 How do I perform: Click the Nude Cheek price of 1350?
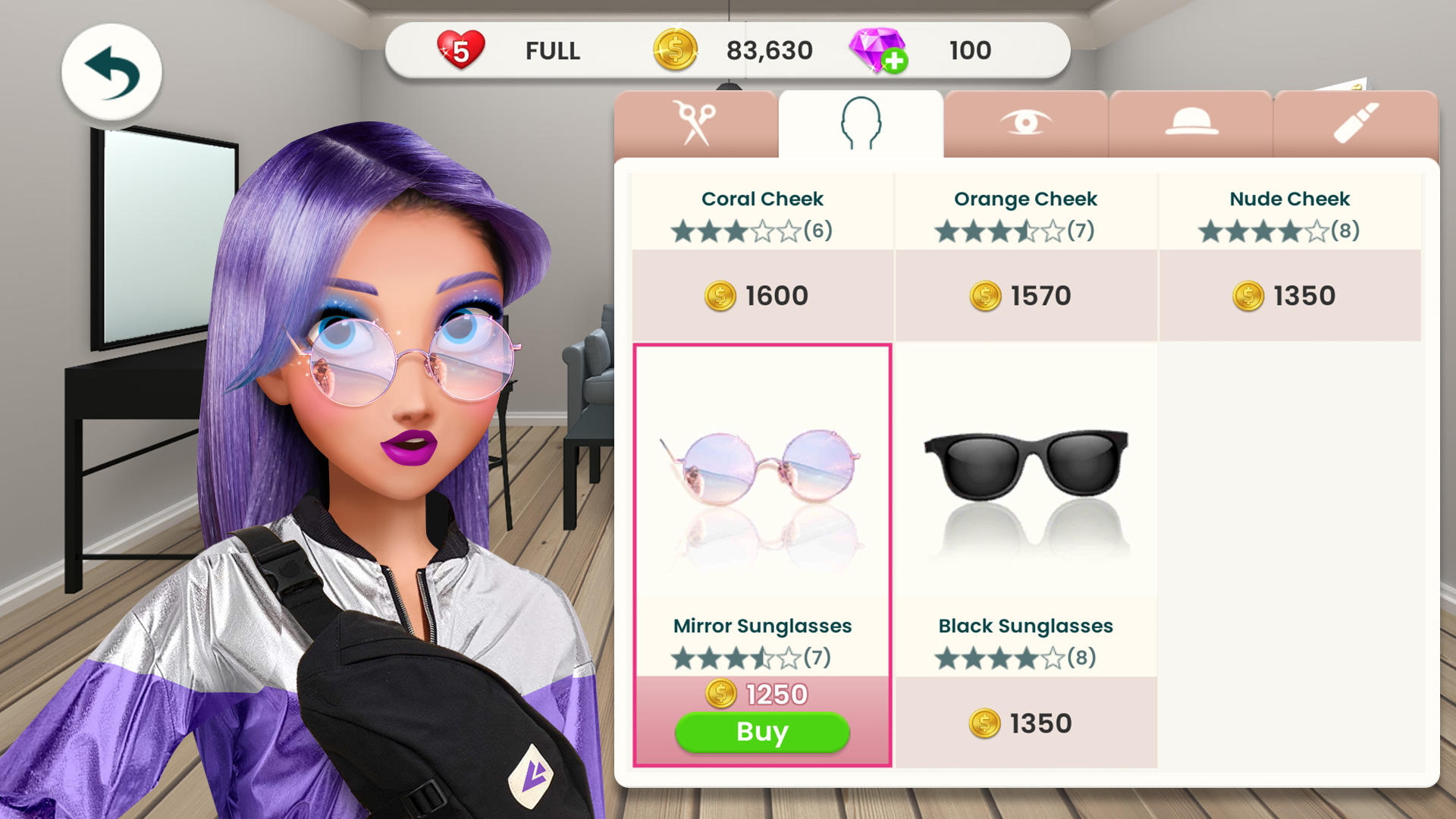pos(1290,295)
